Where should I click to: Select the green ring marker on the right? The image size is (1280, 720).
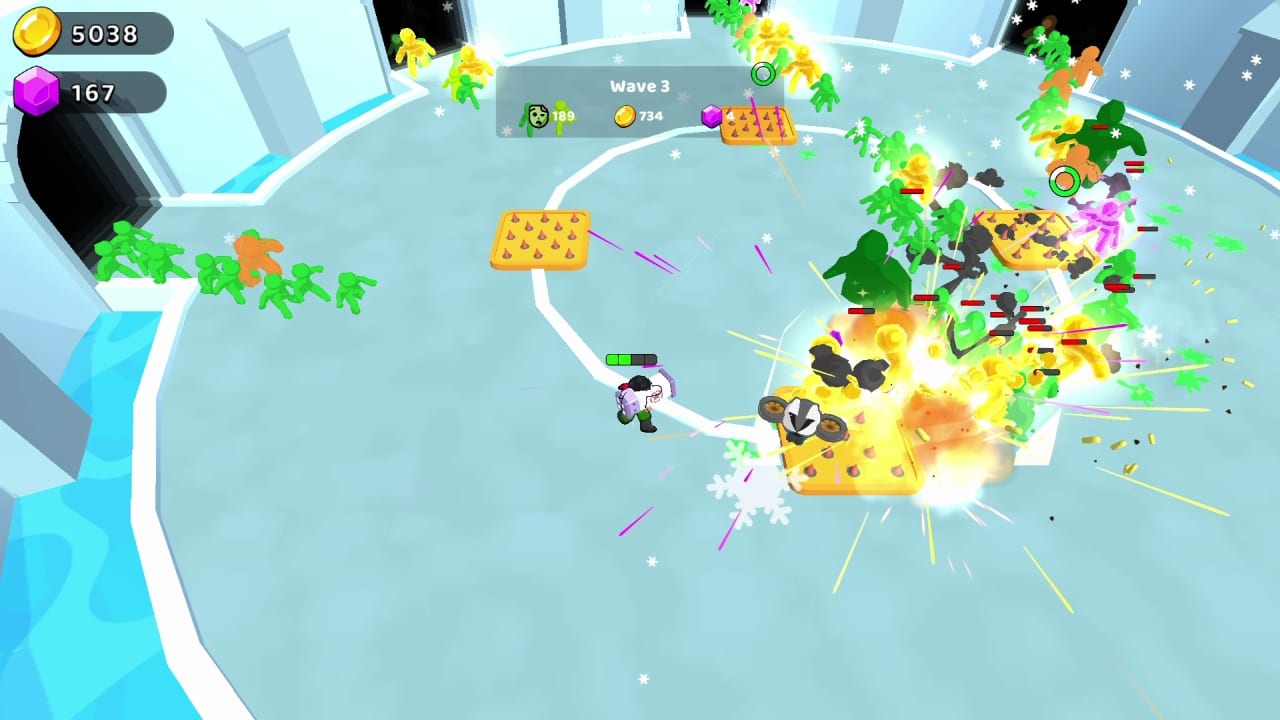pyautogui.click(x=1064, y=180)
